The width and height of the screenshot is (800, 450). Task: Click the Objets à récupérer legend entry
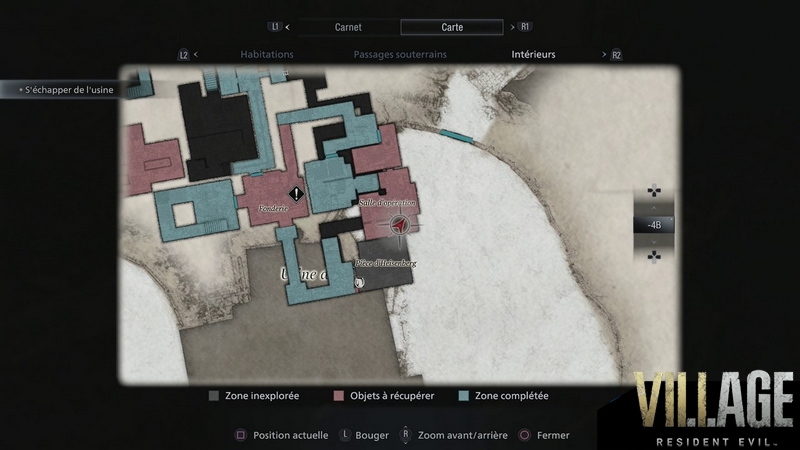pos(384,396)
